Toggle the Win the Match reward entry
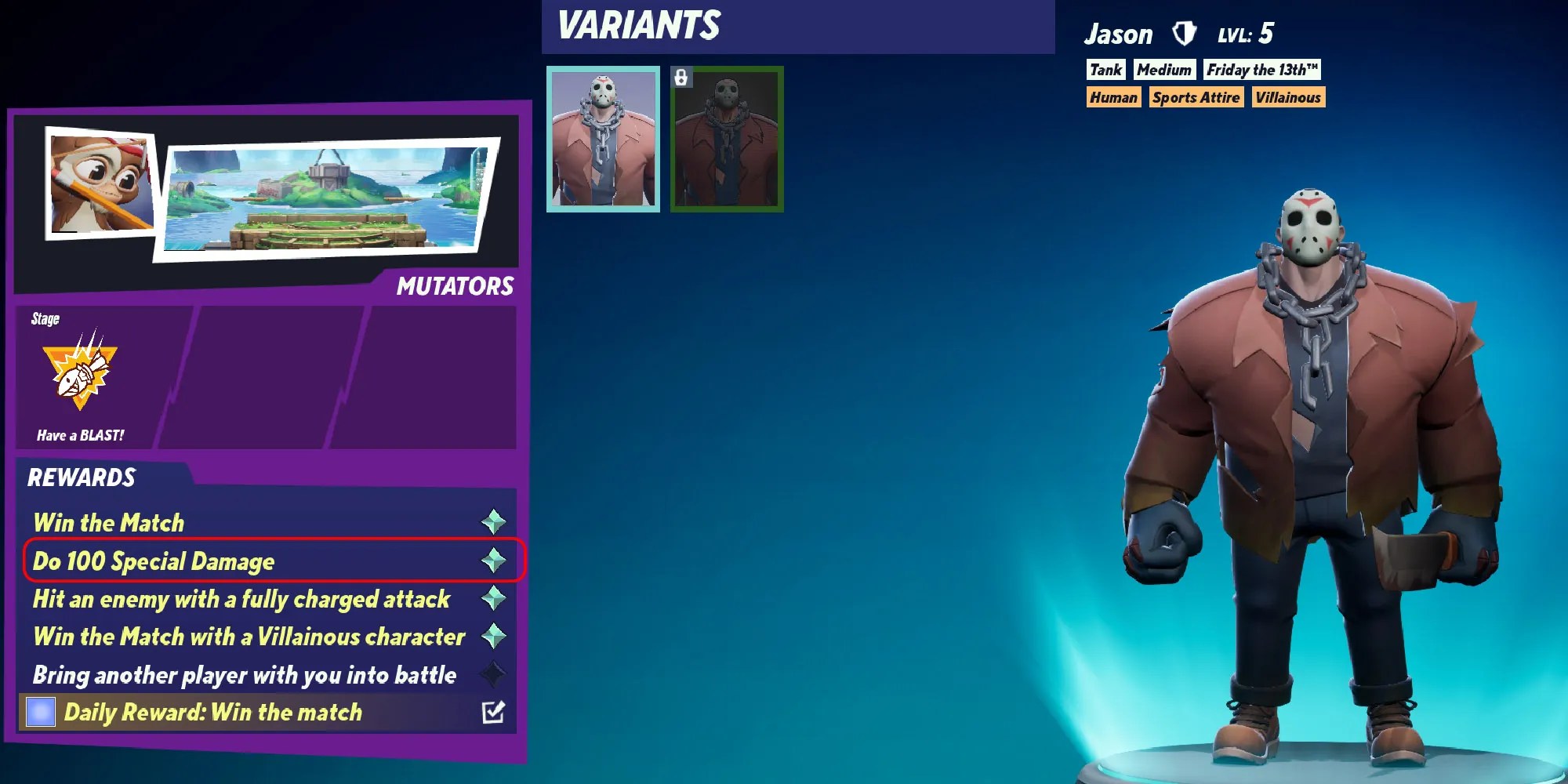 click(110, 522)
